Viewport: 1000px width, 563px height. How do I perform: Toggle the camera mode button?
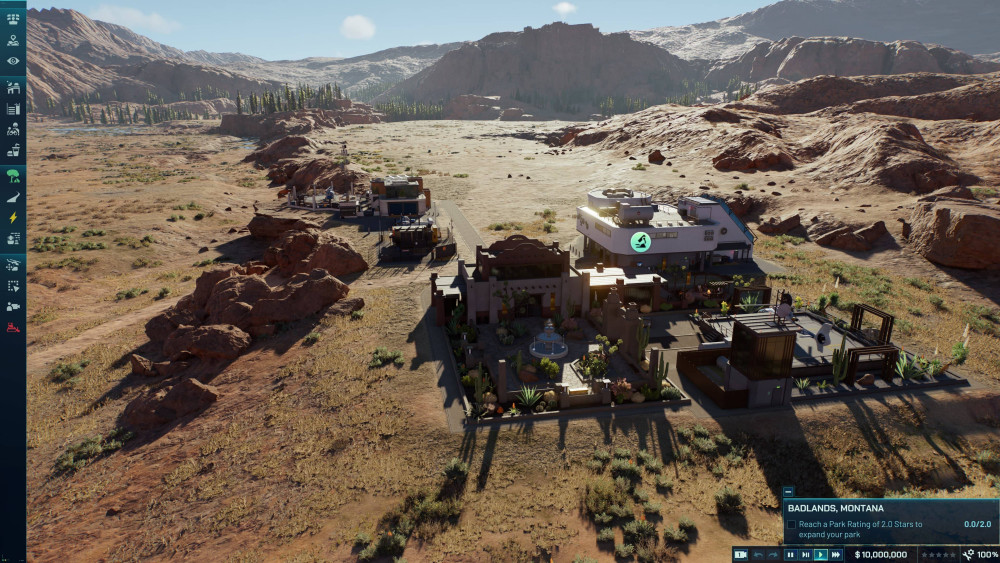click(740, 554)
